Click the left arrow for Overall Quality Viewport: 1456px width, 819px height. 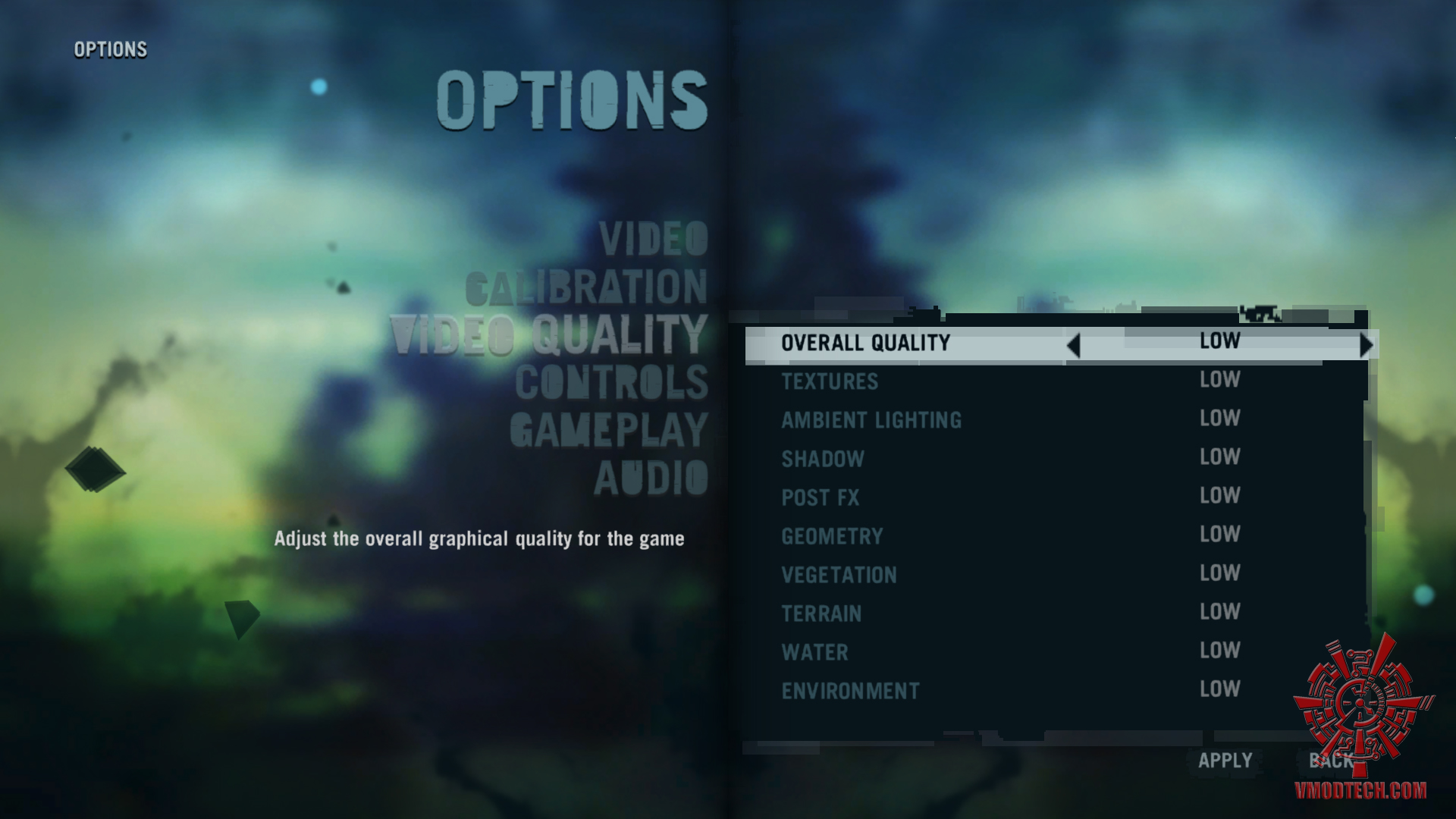[x=1073, y=346]
